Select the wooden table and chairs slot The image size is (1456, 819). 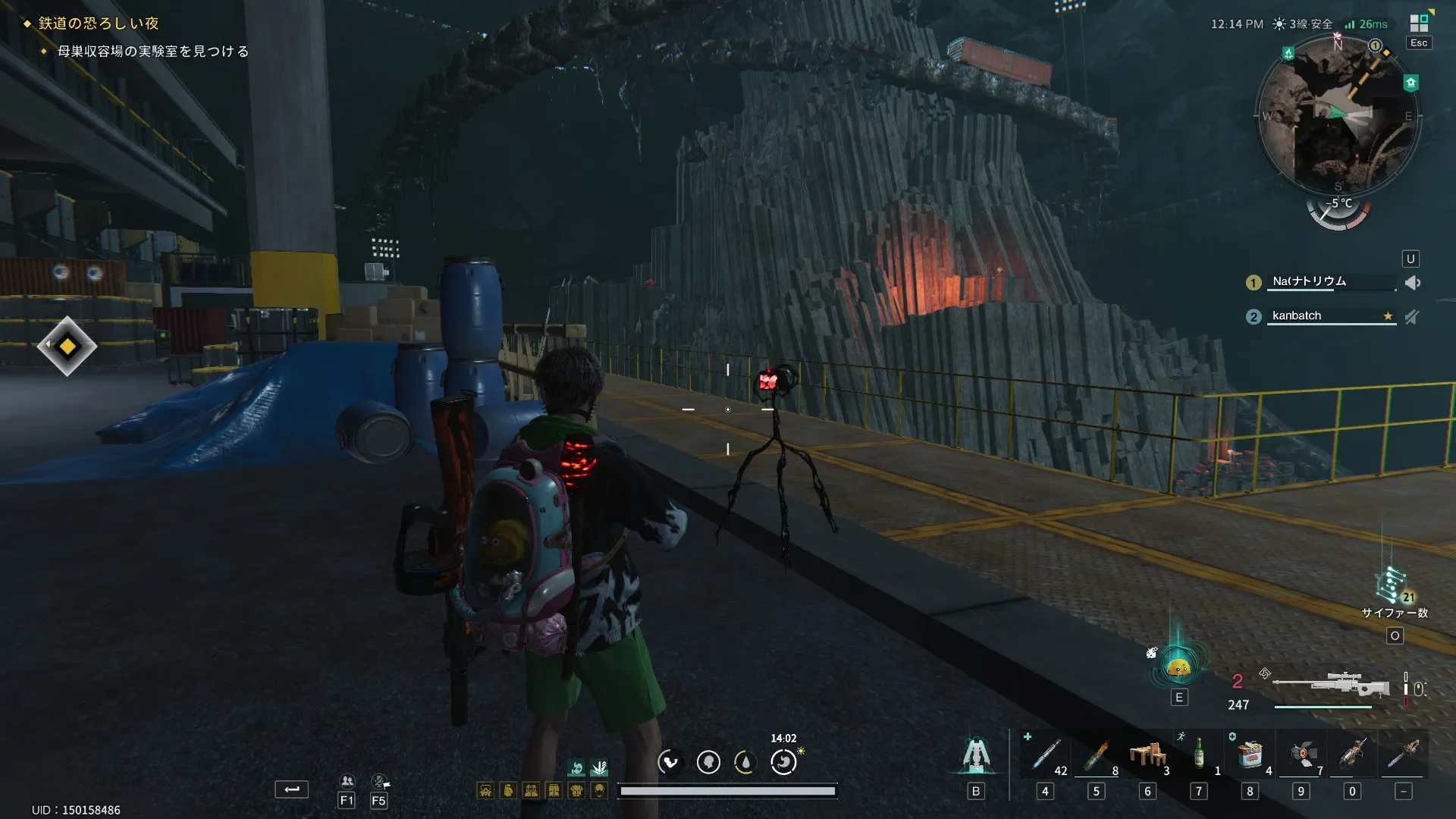click(1147, 755)
